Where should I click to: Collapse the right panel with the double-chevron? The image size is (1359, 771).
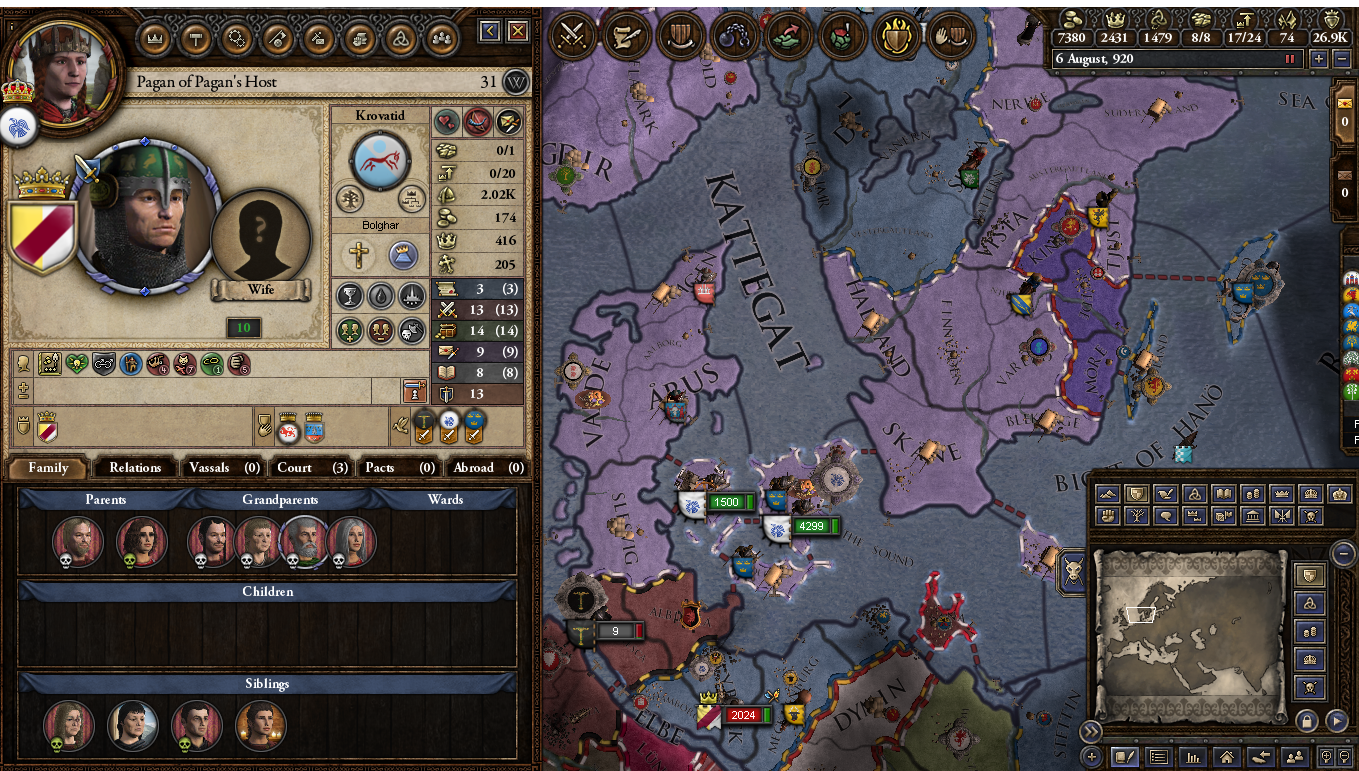pyautogui.click(x=1091, y=731)
